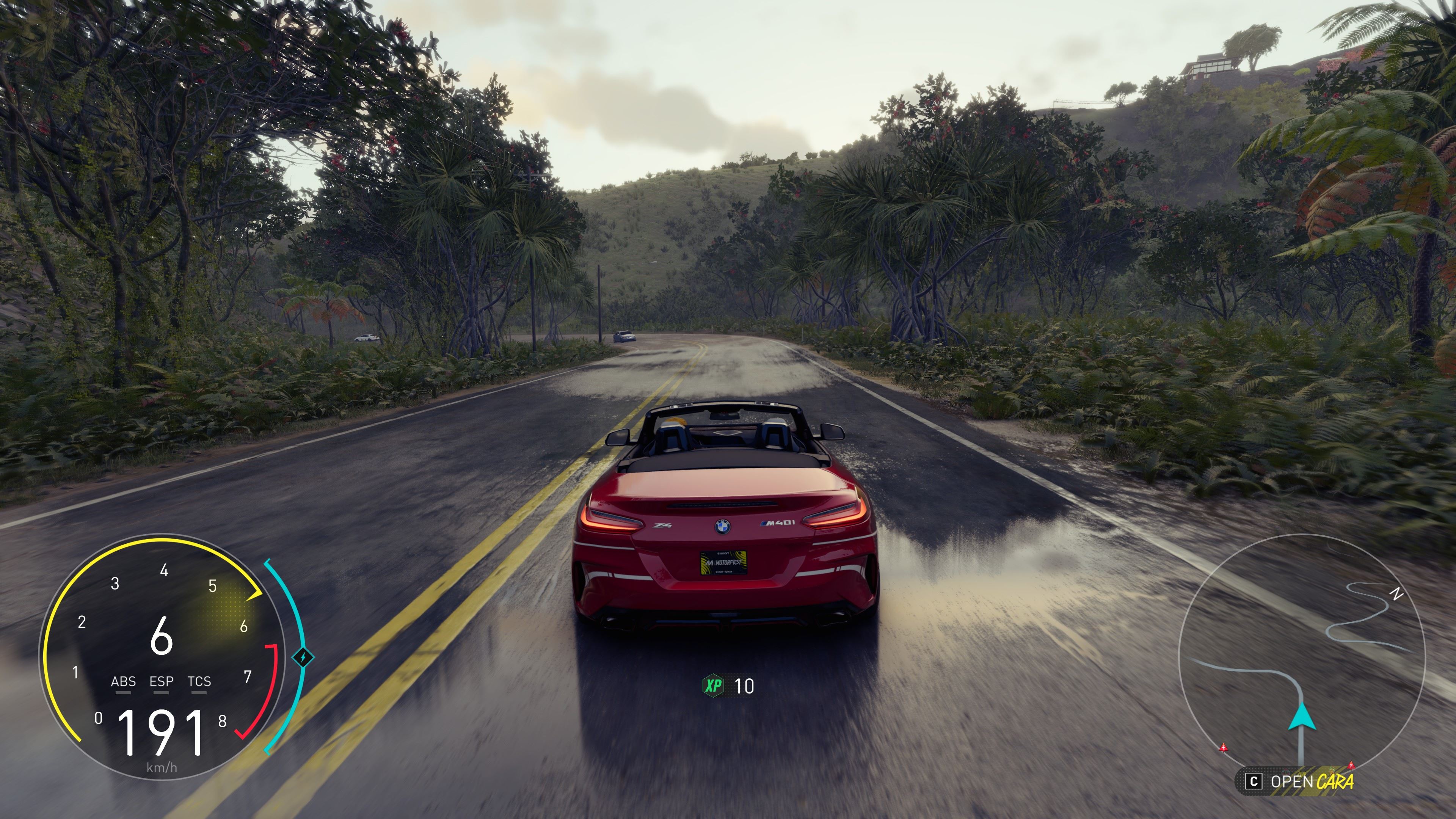
Task: Toggle the ABS indicator
Action: click(x=123, y=682)
